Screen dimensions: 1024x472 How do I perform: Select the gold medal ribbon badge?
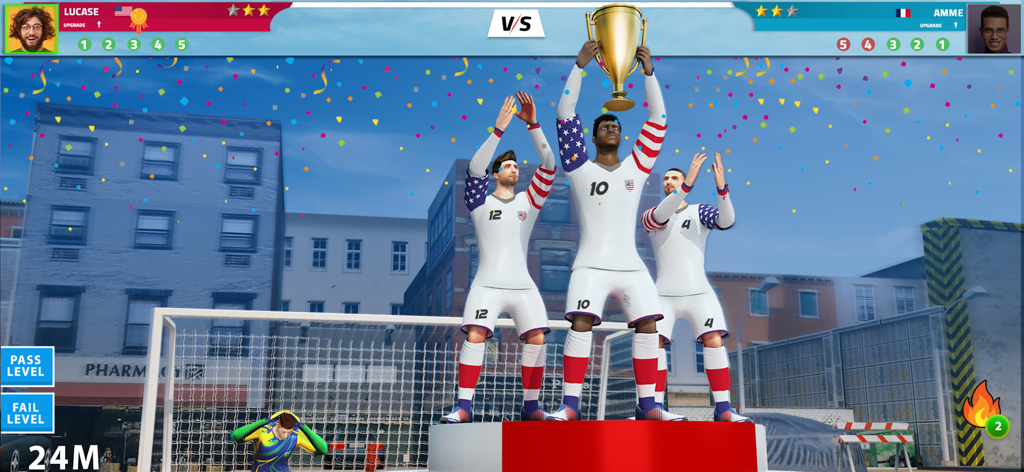click(138, 18)
